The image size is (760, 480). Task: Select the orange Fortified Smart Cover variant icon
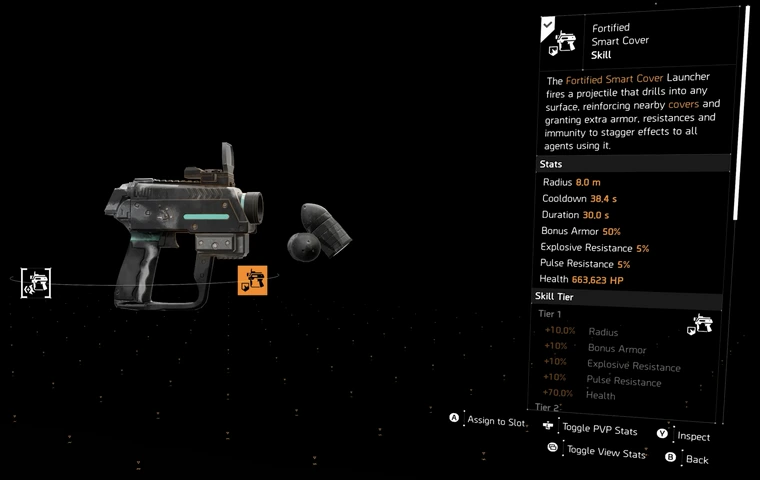[252, 281]
